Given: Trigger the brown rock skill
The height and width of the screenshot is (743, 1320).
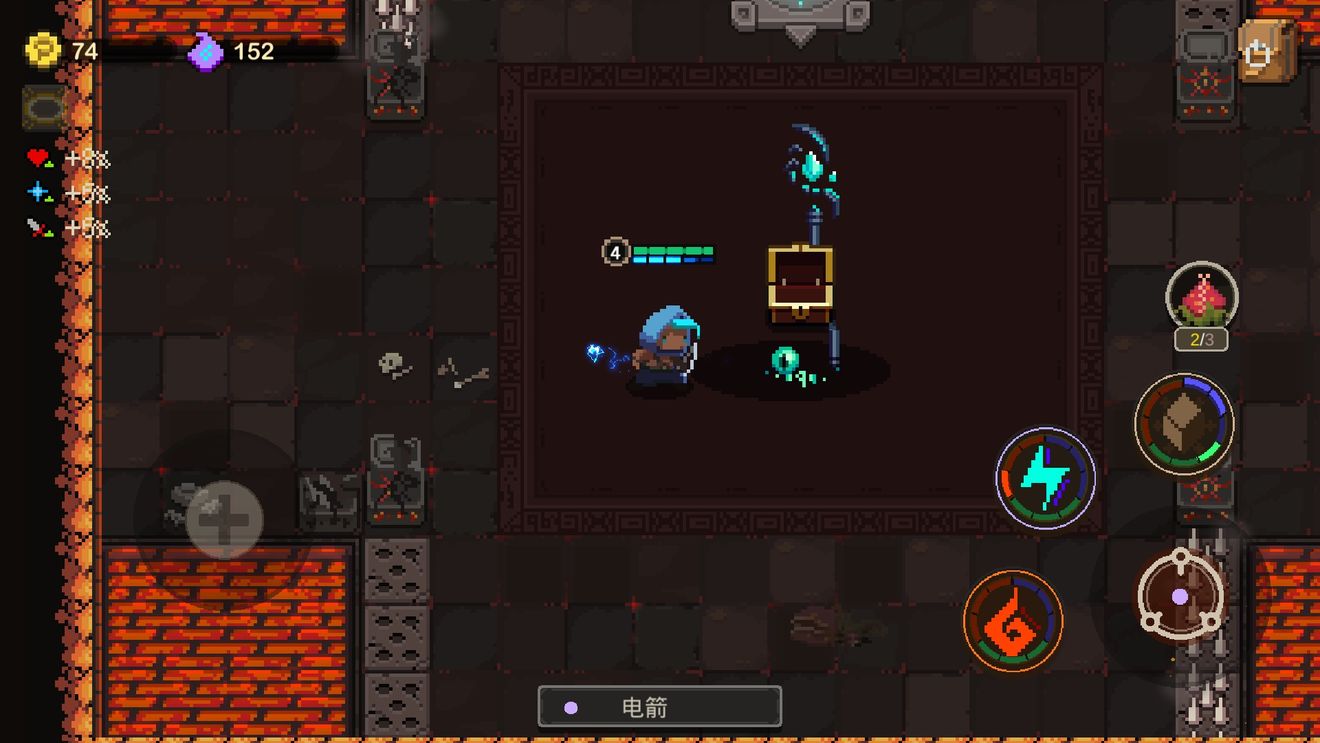Looking at the screenshot, I should click(1184, 424).
